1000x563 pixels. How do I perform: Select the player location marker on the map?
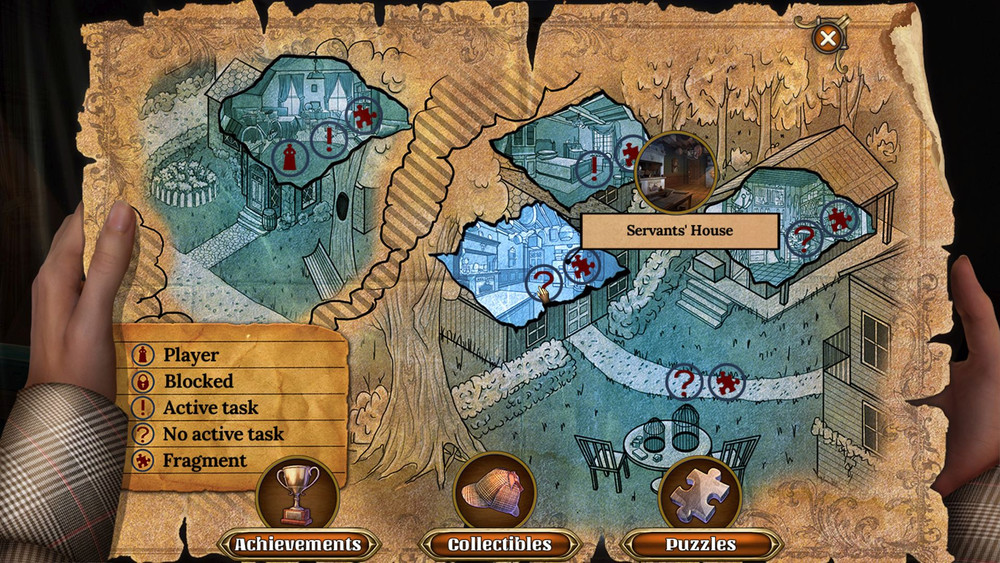pyautogui.click(x=290, y=157)
